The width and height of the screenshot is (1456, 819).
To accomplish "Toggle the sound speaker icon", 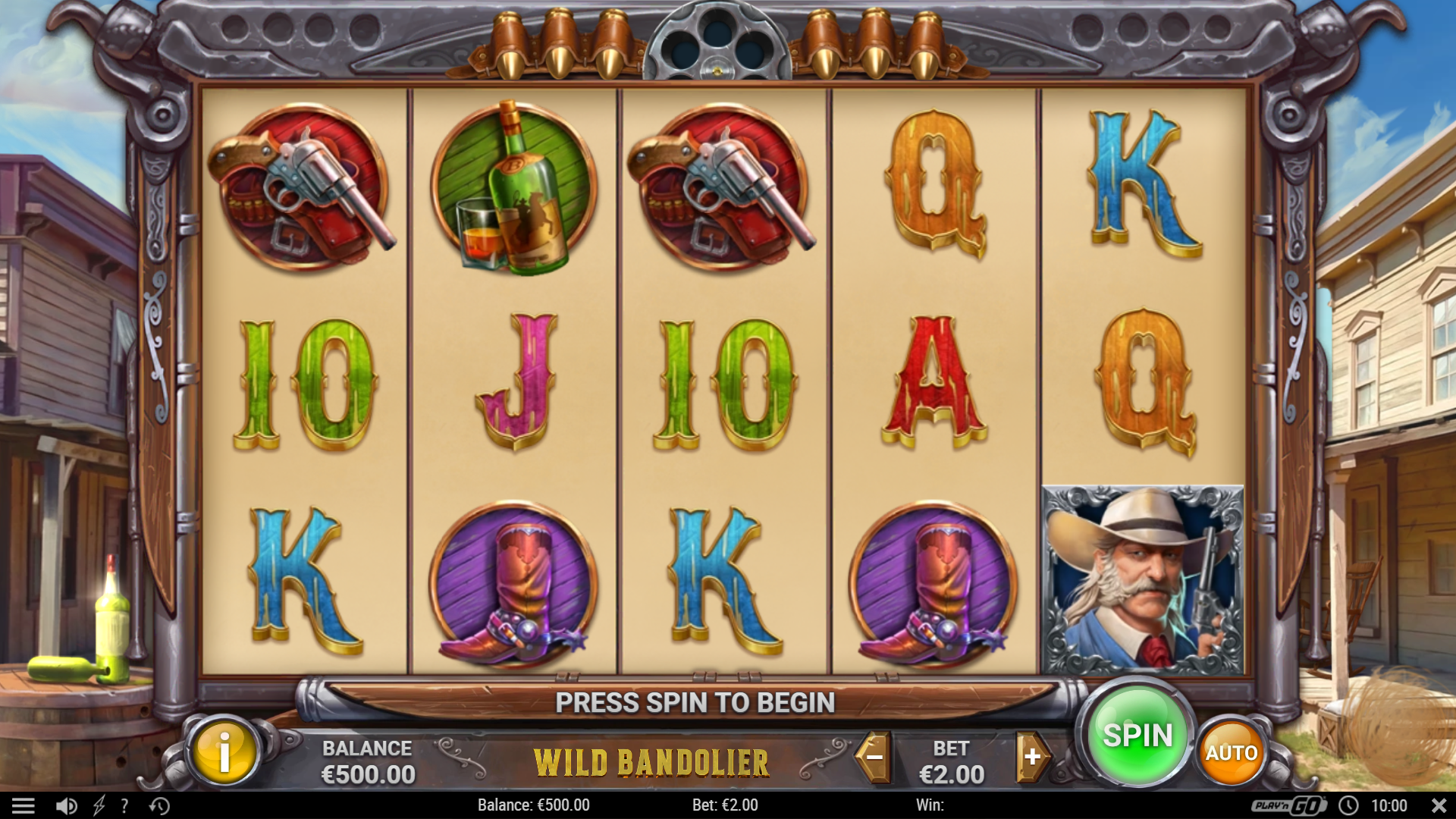I will point(67,805).
